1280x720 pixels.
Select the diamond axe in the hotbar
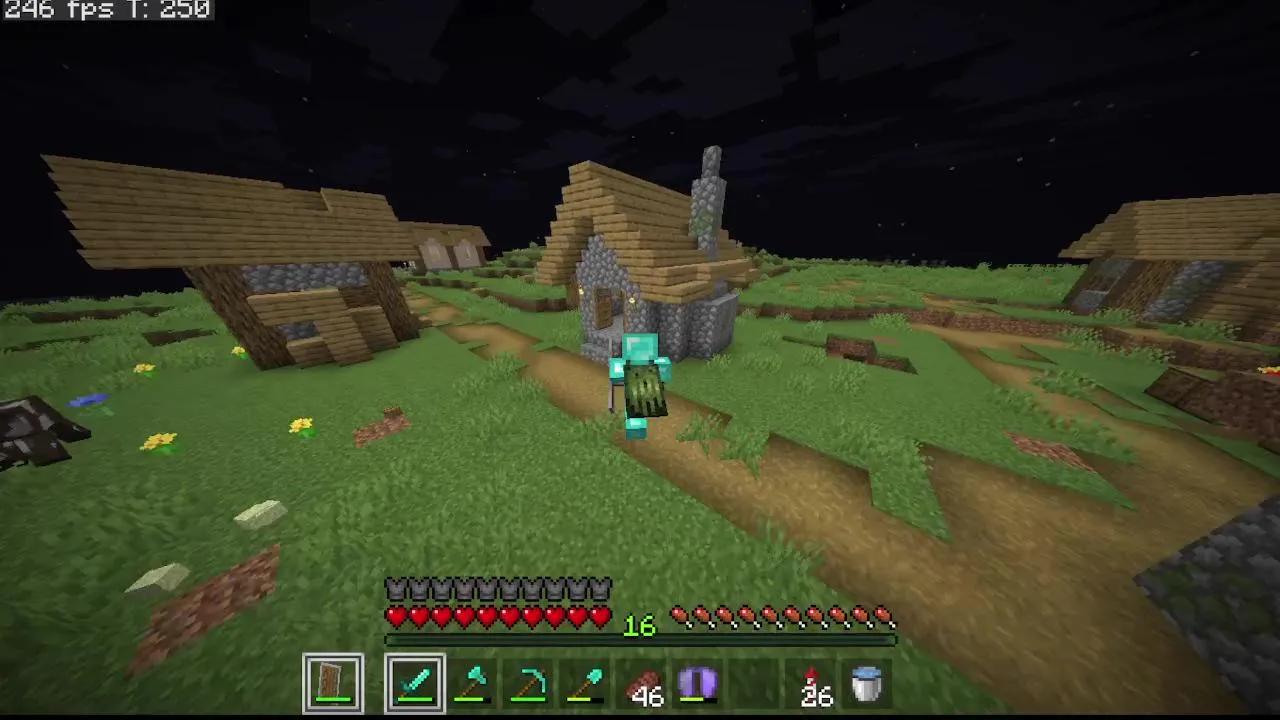click(x=472, y=682)
